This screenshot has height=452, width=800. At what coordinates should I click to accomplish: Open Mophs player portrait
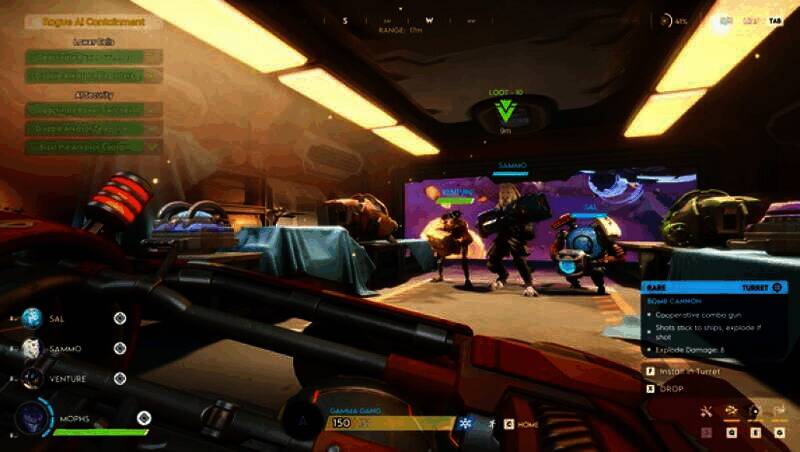tap(31, 417)
